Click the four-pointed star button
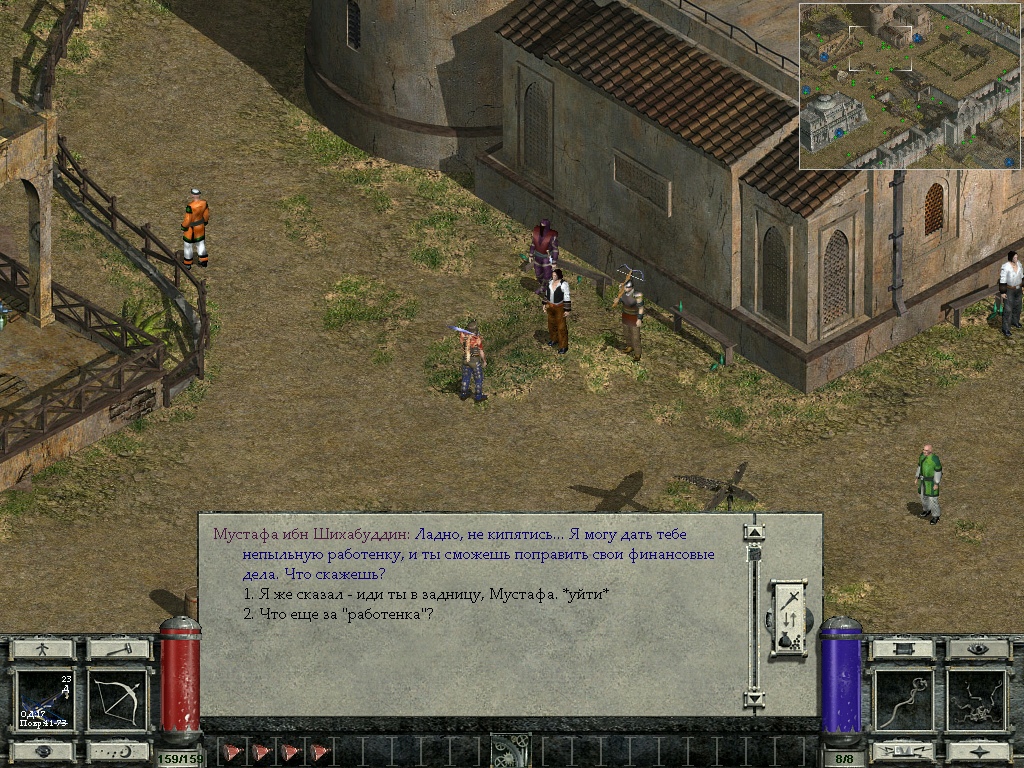The image size is (1024, 768). pos(978,750)
